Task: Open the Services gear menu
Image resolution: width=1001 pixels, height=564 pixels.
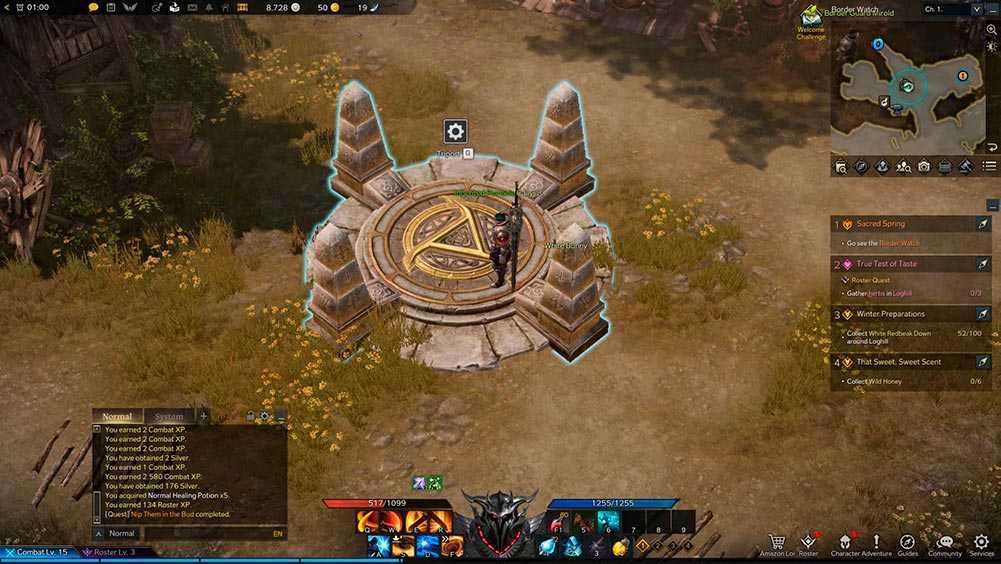Action: (981, 541)
